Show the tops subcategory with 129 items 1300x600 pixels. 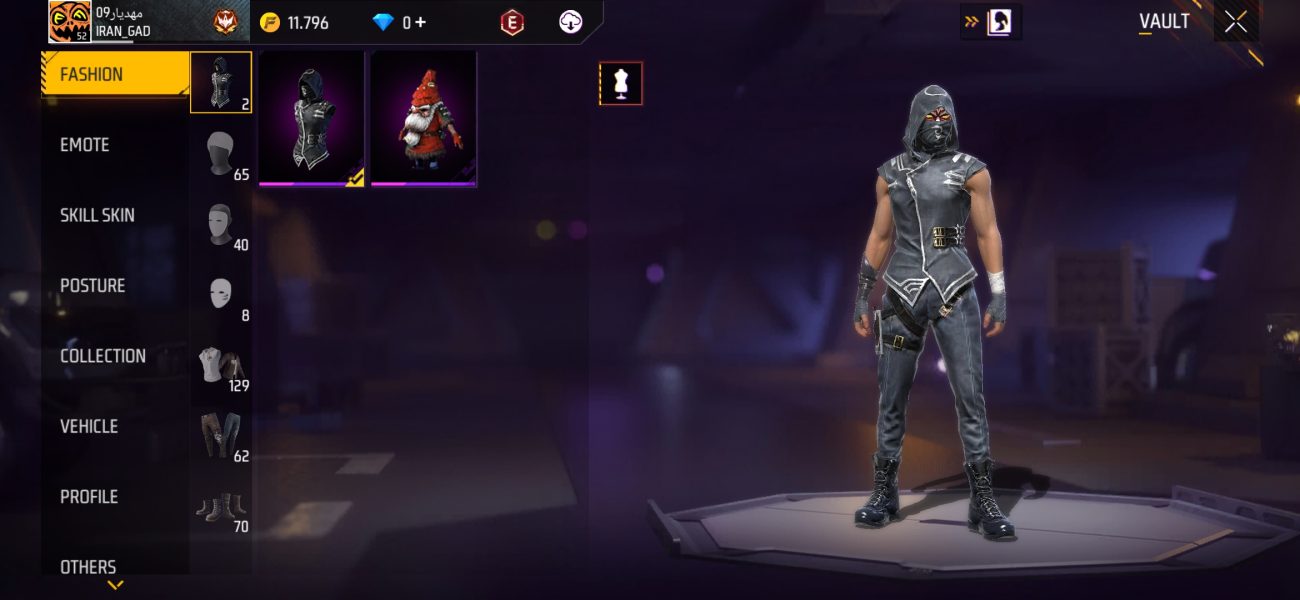[221, 365]
